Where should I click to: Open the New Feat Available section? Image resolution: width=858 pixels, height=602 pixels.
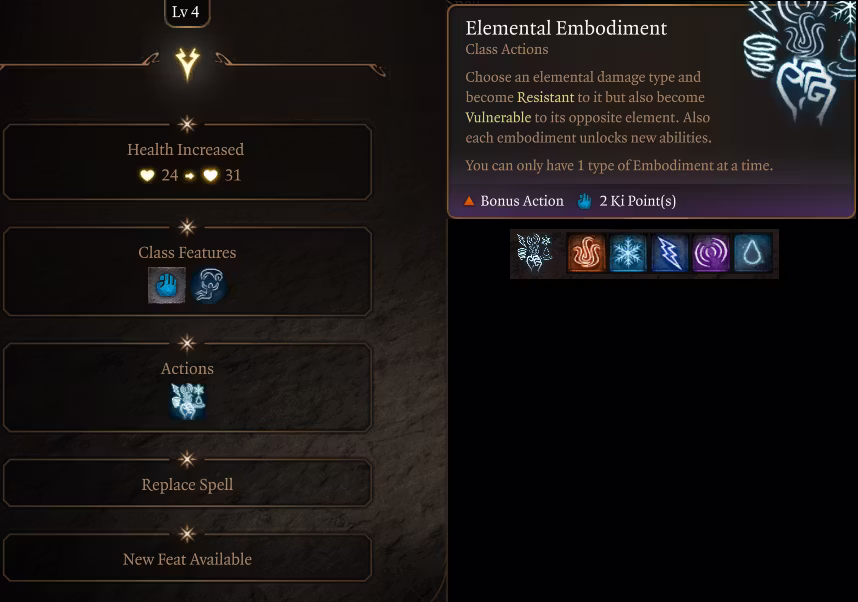point(187,559)
